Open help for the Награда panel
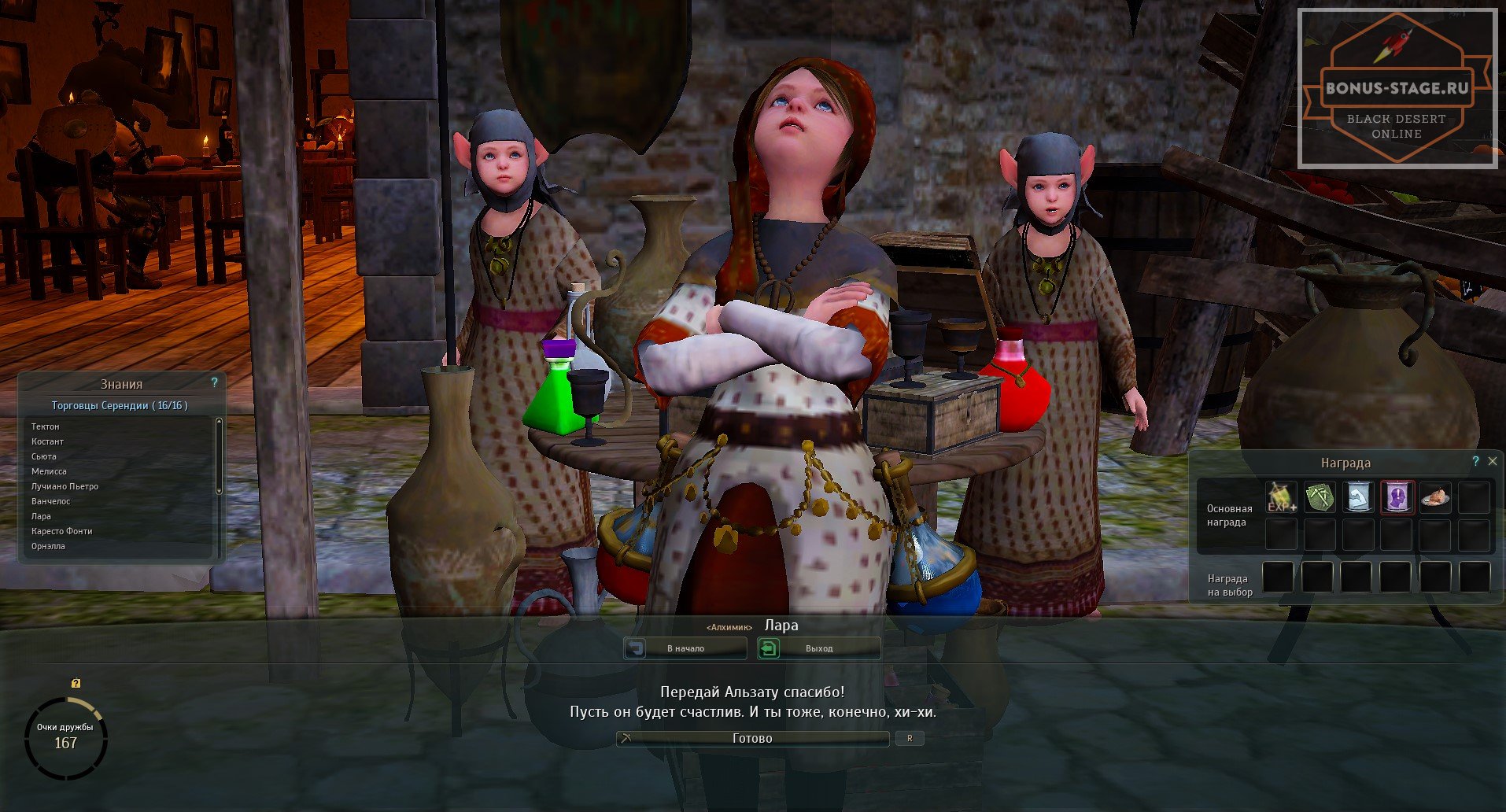 1475,462
